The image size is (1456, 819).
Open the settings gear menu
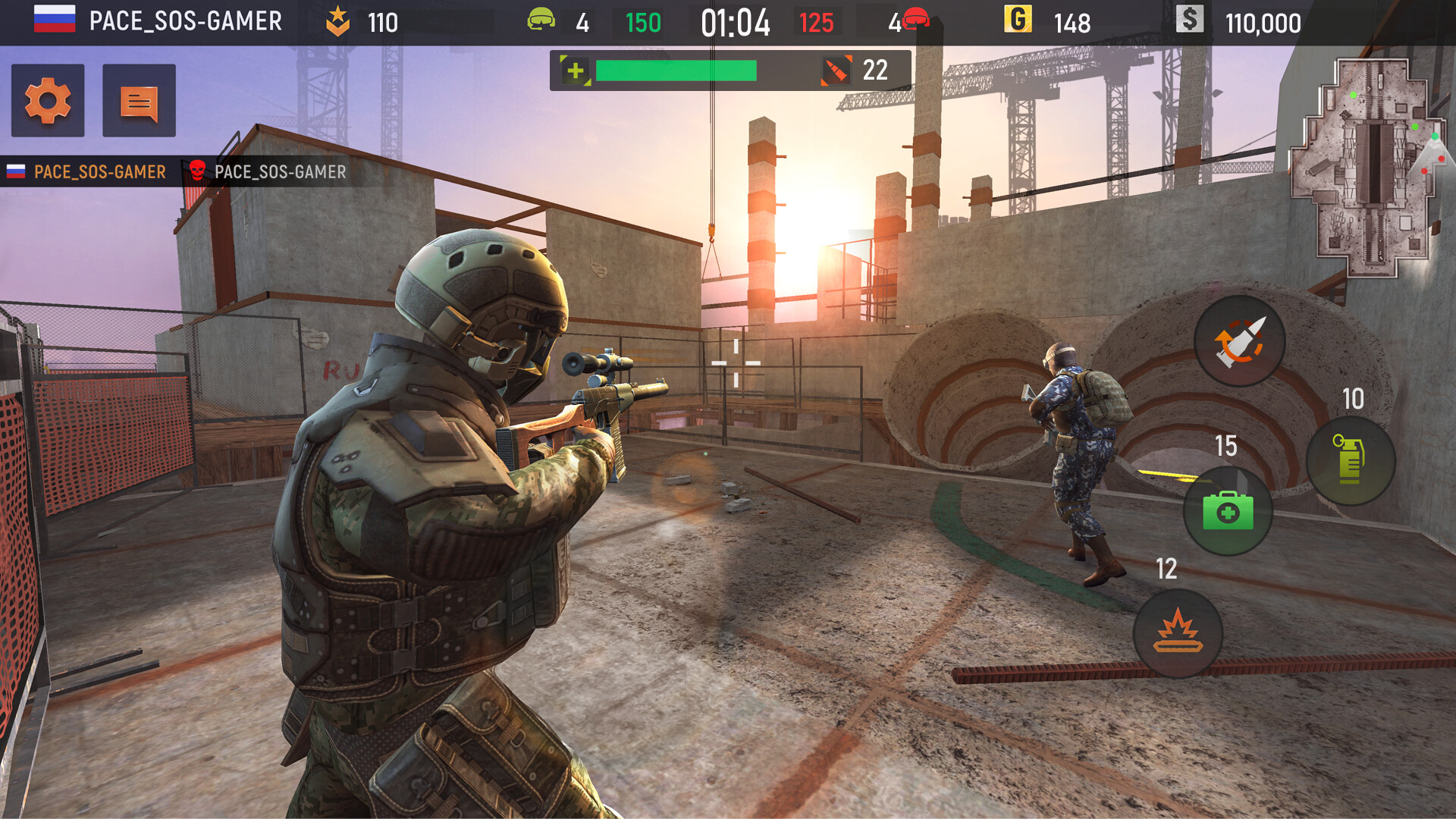[x=47, y=100]
